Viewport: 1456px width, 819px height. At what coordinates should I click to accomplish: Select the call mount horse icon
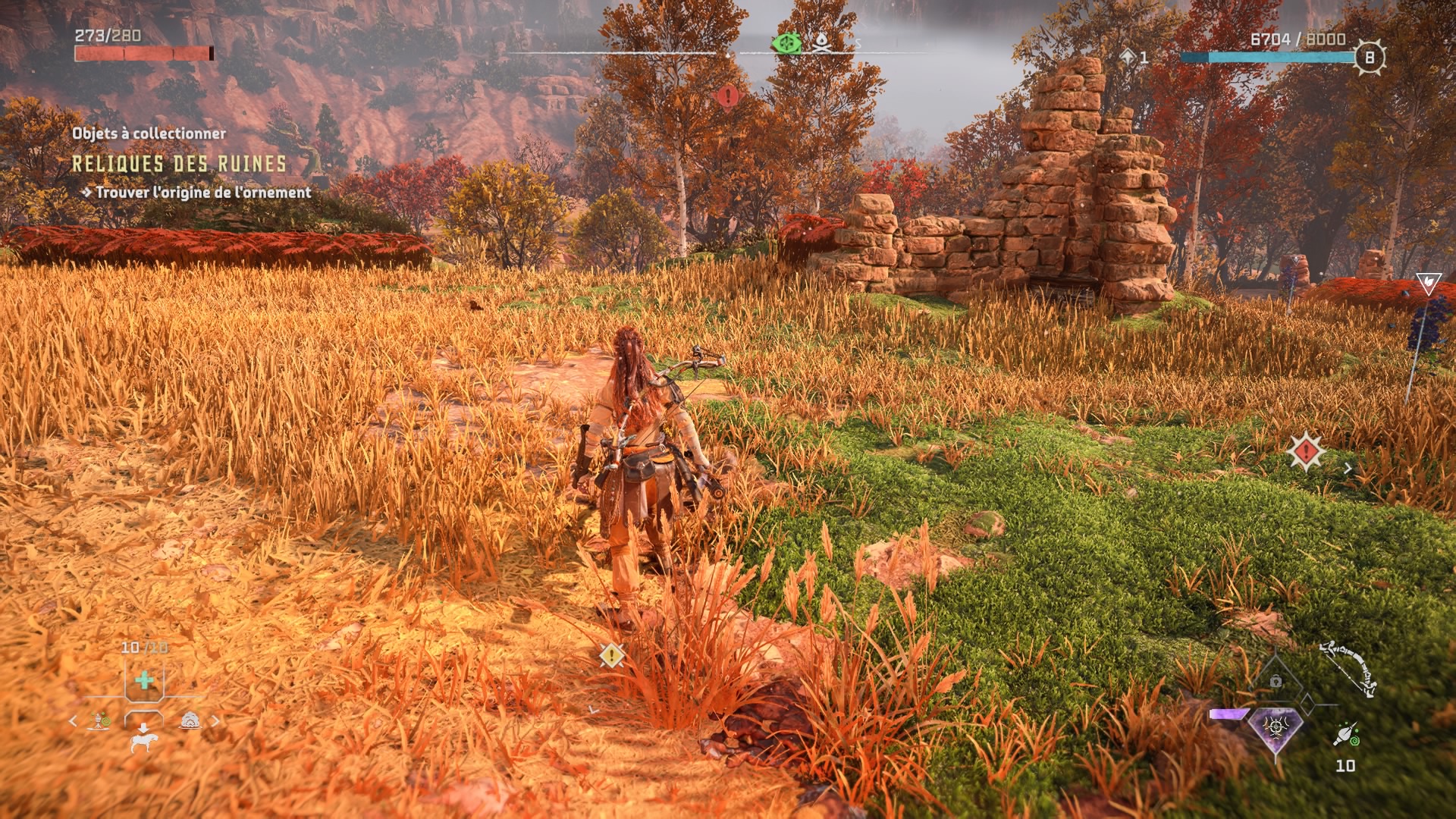pyautogui.click(x=143, y=741)
